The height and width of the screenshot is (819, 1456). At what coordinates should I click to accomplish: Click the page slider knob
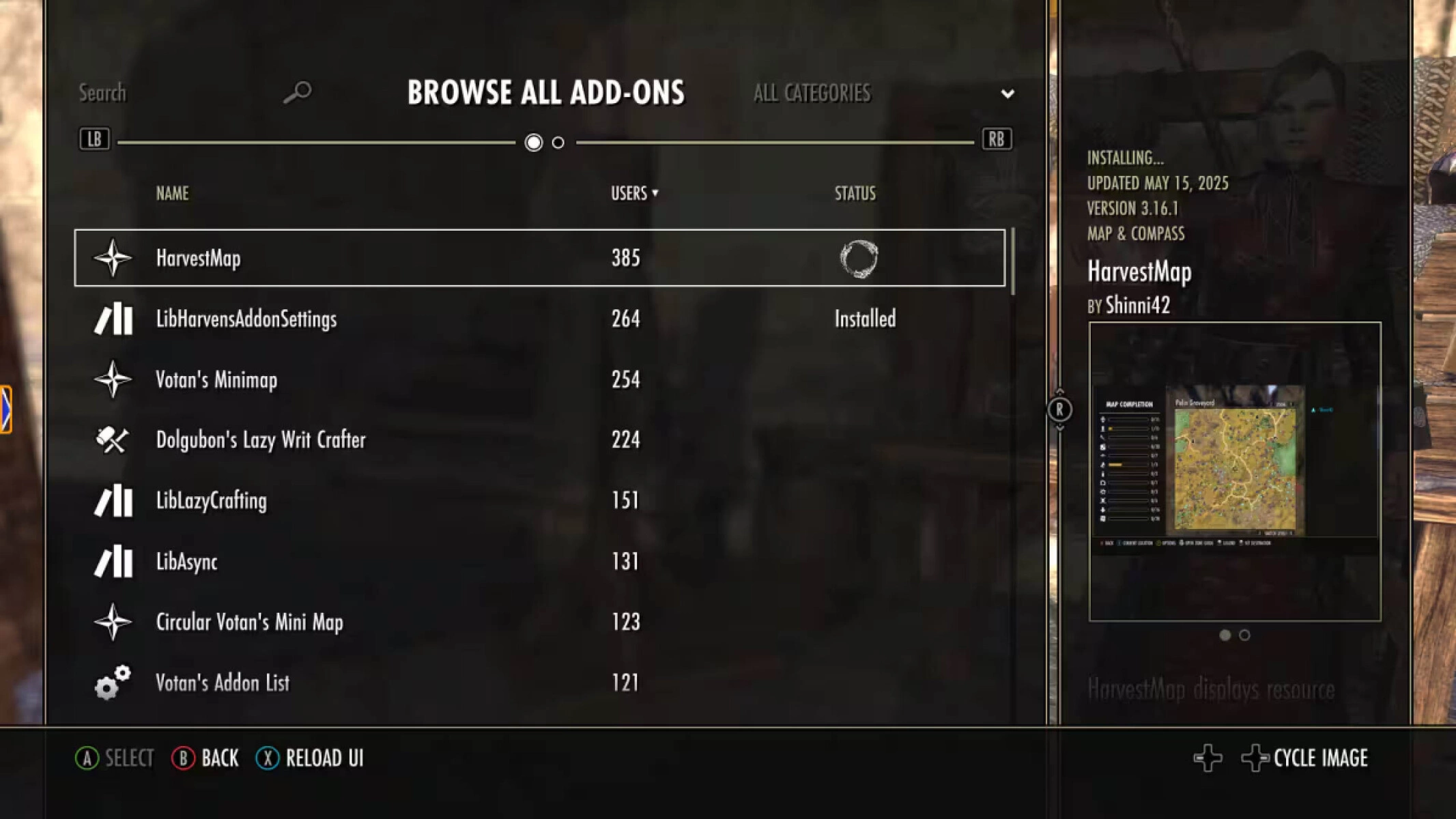(533, 143)
